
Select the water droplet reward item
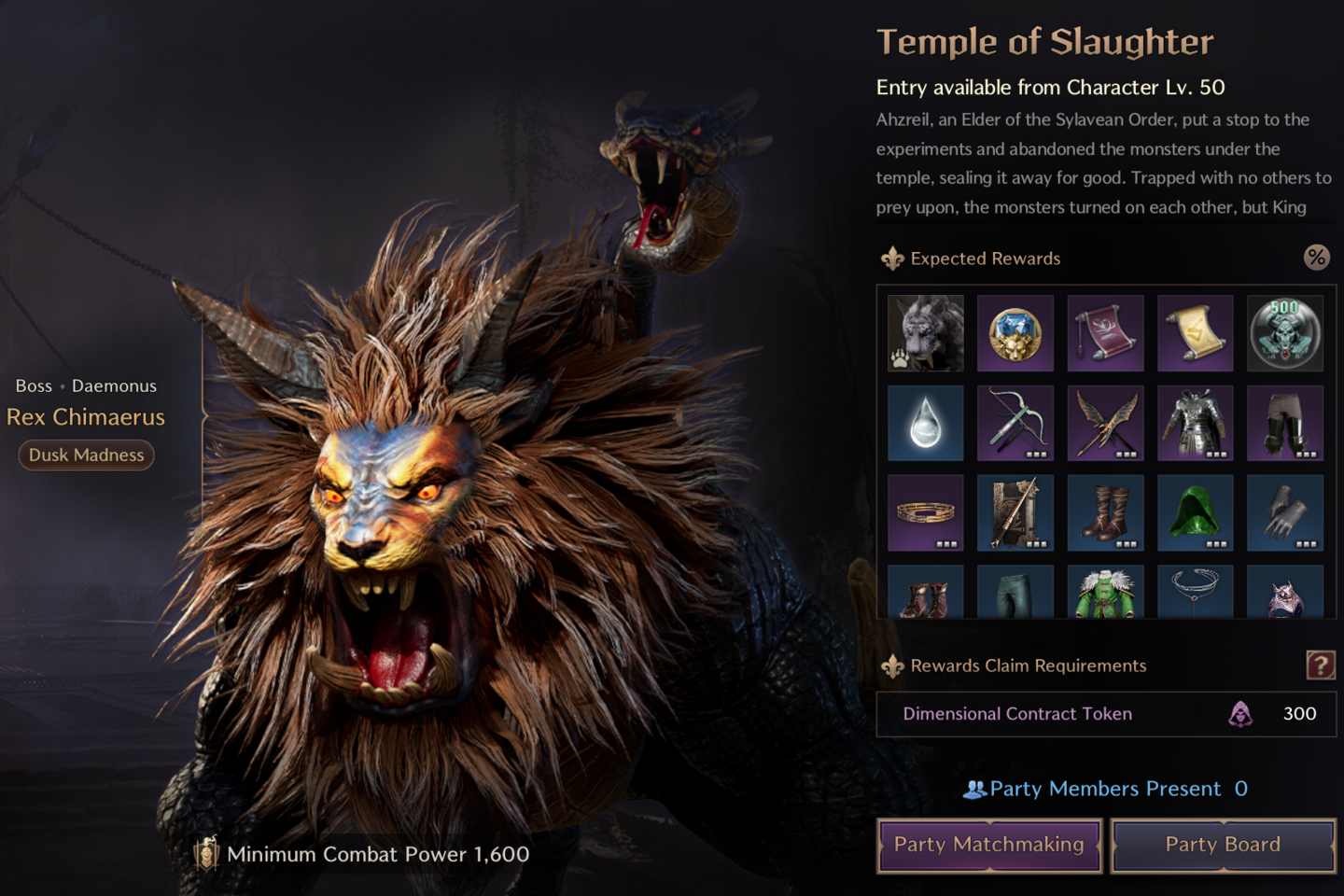(925, 424)
